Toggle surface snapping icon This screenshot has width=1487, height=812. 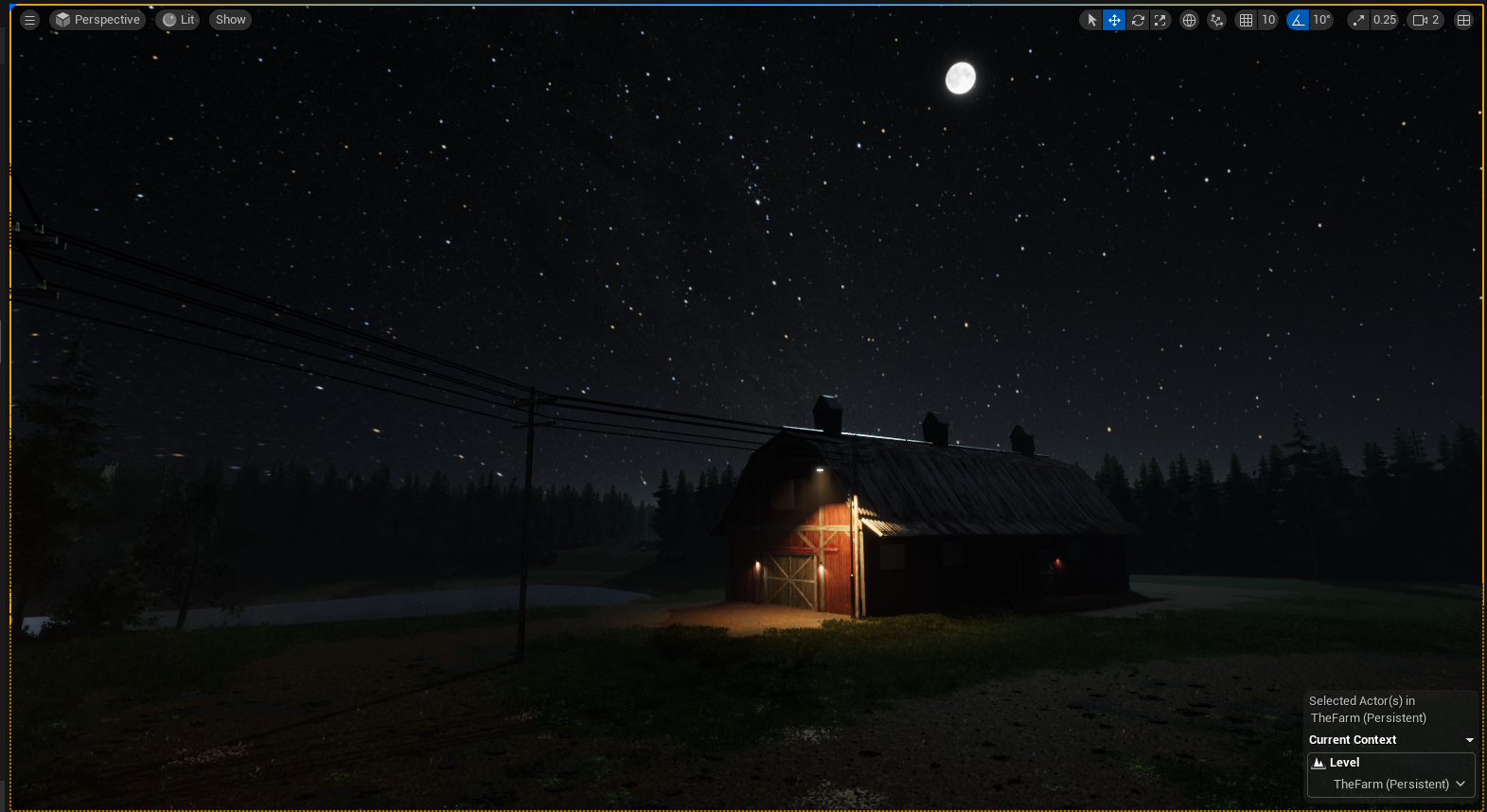coord(1217,20)
